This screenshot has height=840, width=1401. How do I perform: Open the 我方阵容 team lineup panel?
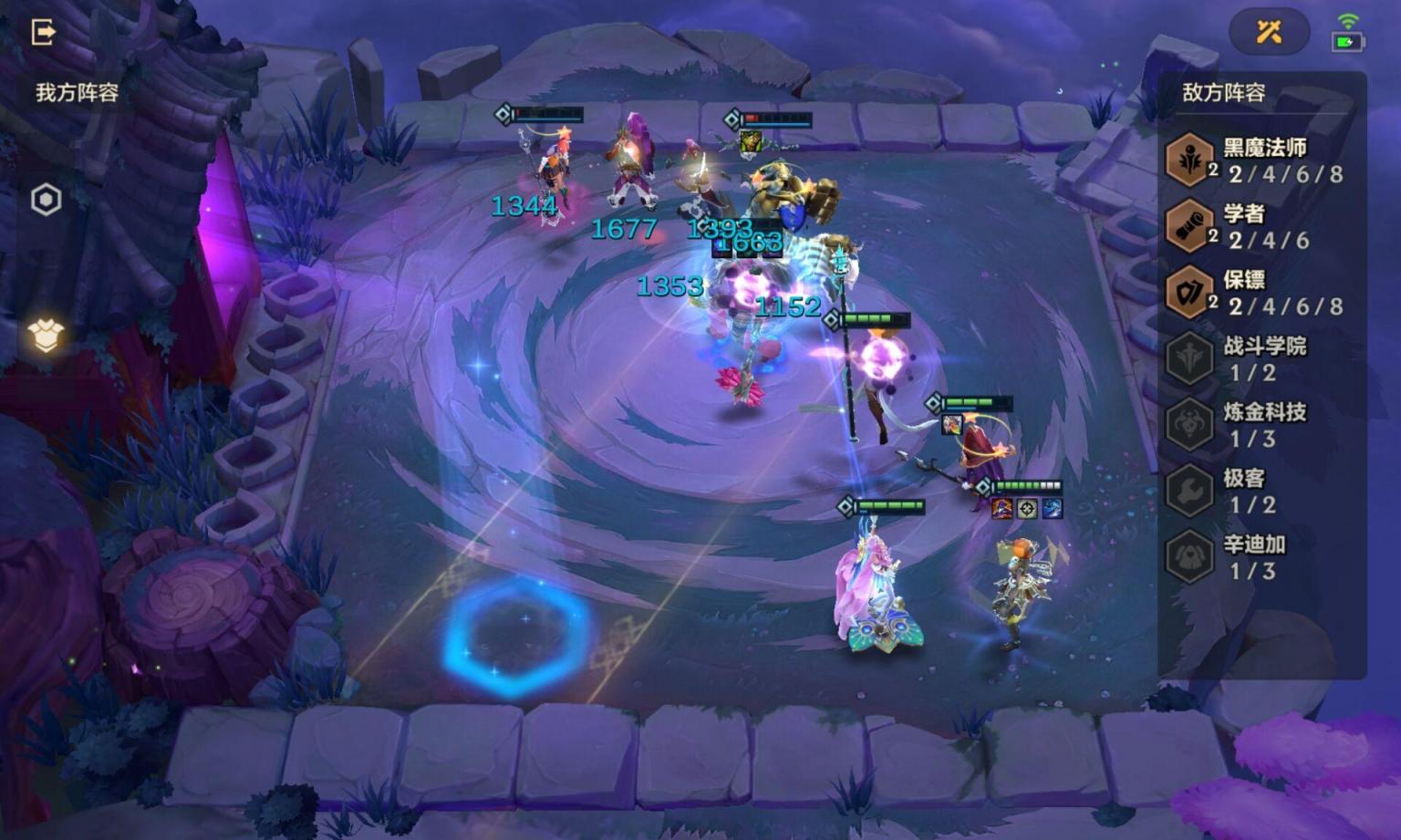(x=77, y=92)
